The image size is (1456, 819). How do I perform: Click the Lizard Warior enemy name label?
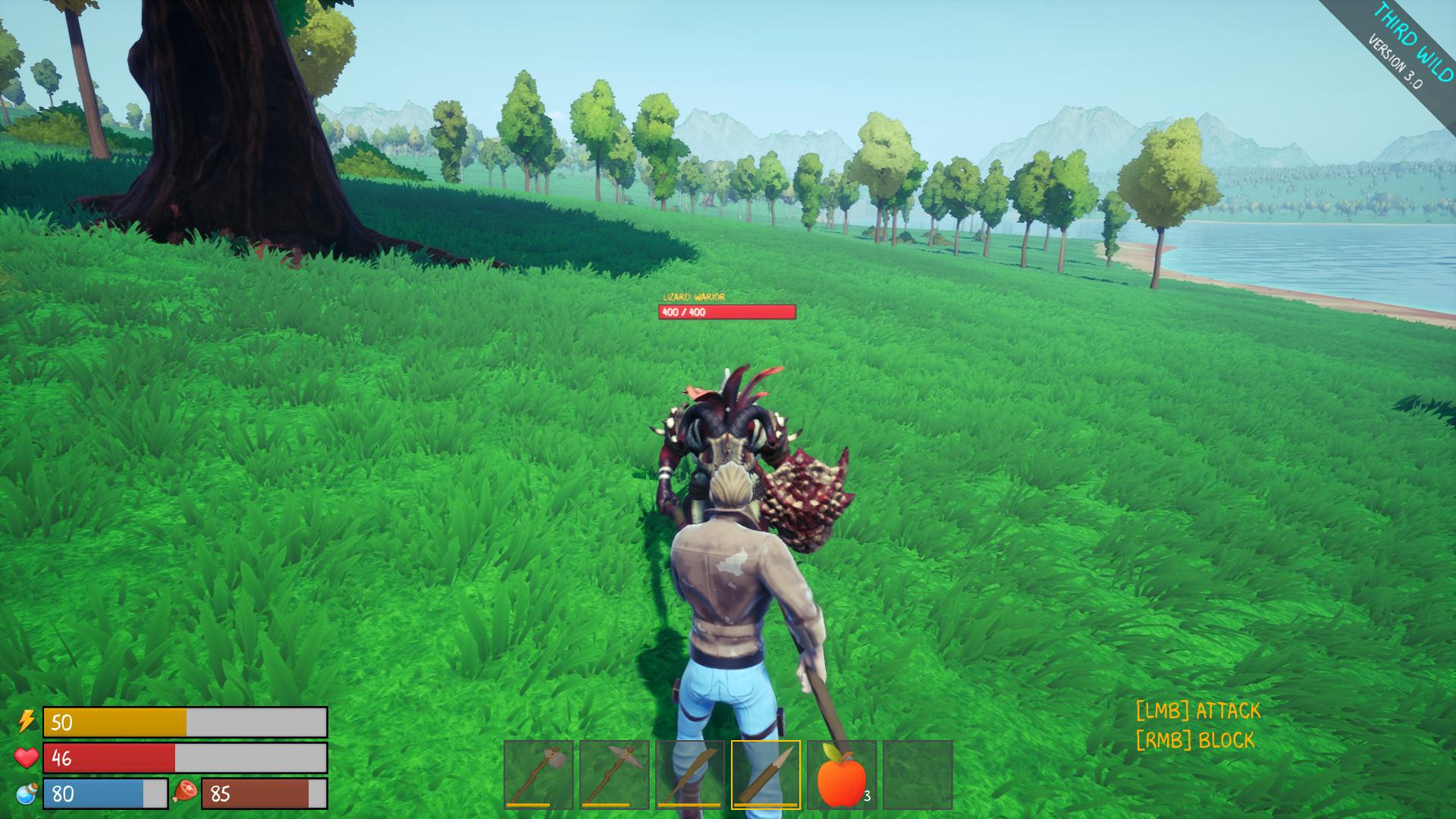coord(695,297)
